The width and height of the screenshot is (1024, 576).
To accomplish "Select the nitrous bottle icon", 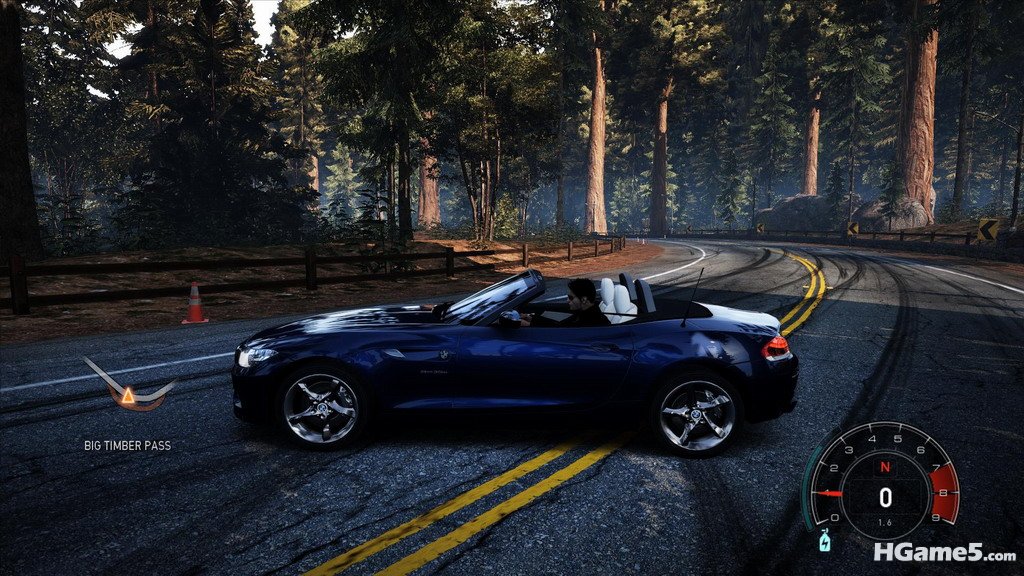I will coord(824,541).
